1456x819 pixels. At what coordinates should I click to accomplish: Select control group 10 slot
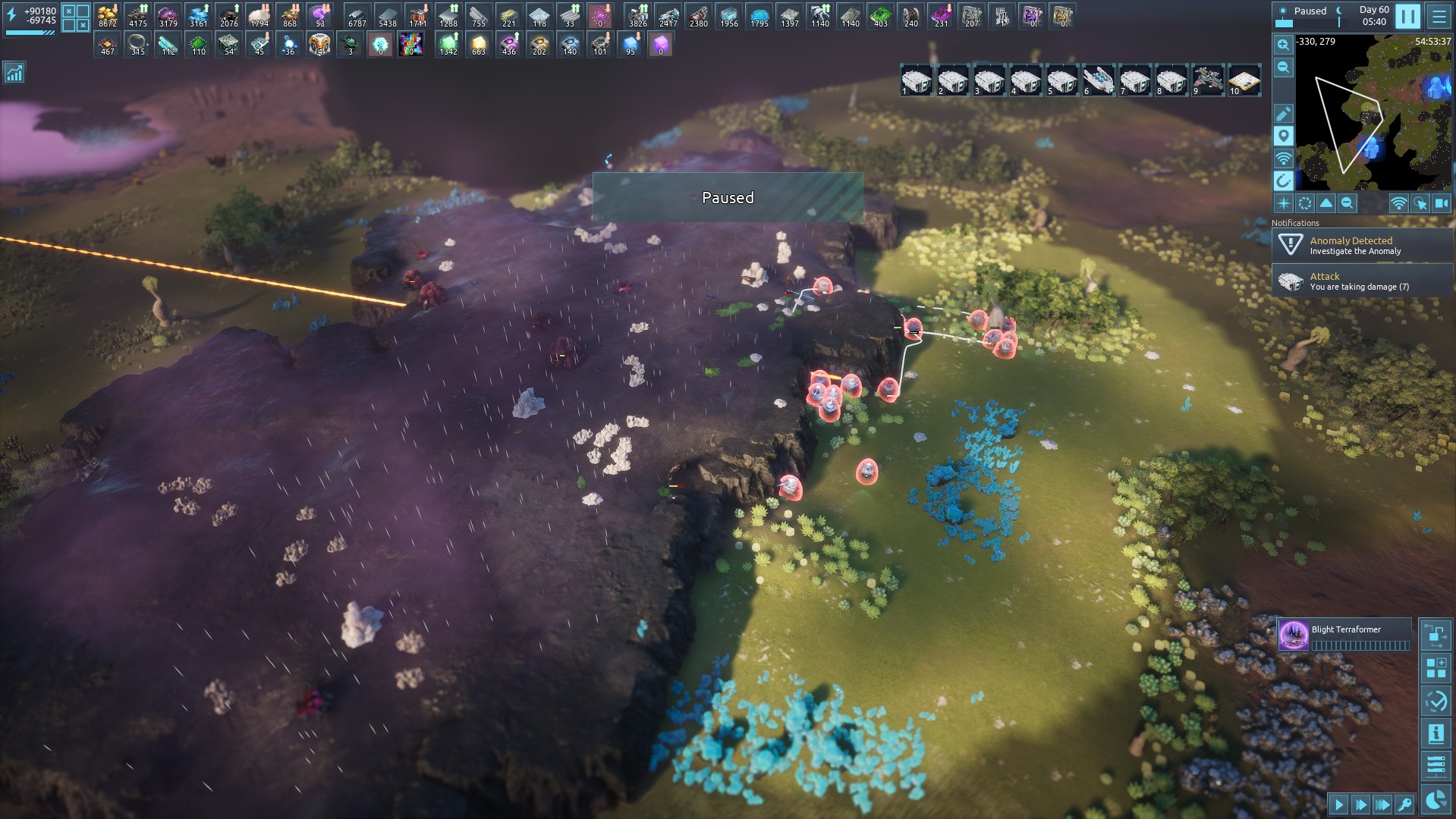click(x=1244, y=80)
